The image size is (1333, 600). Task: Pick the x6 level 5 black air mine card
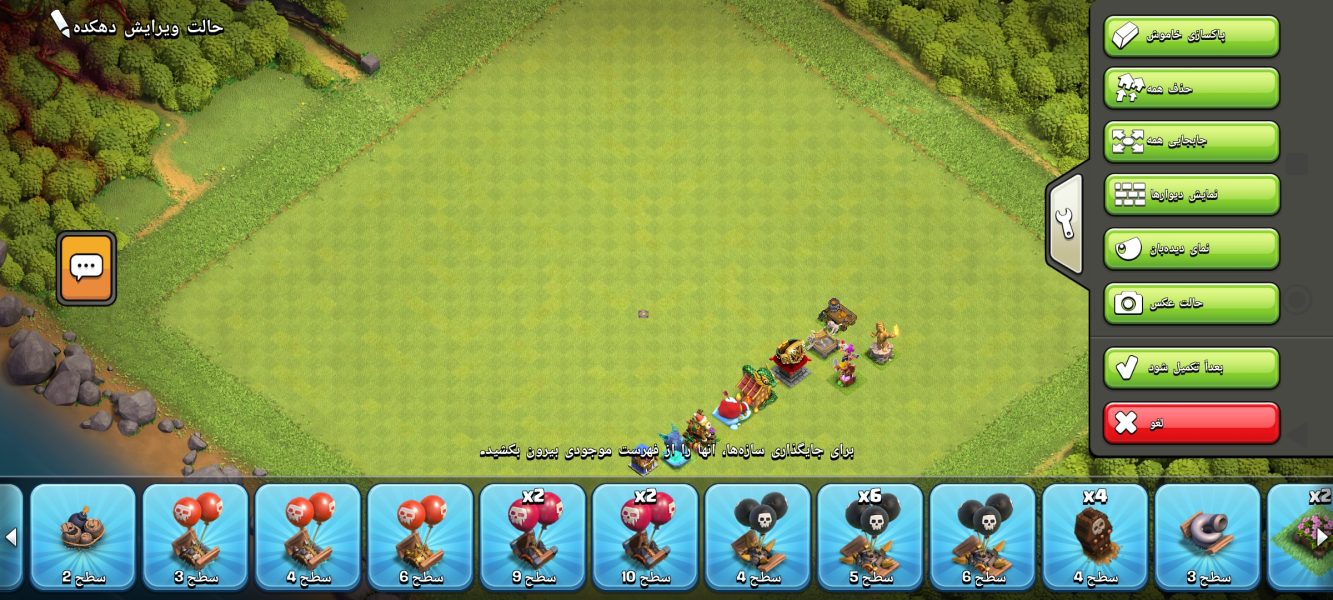(870, 536)
